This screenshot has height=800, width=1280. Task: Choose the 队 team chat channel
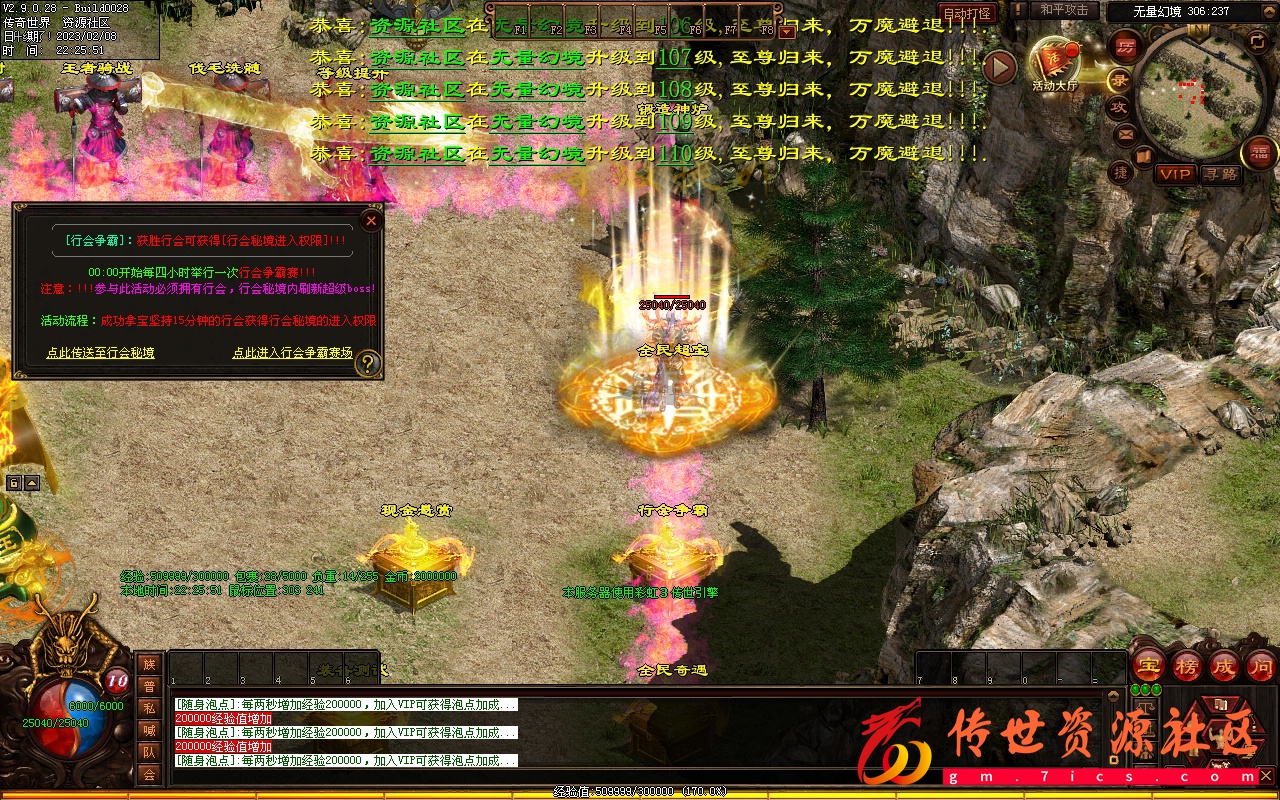(x=149, y=752)
